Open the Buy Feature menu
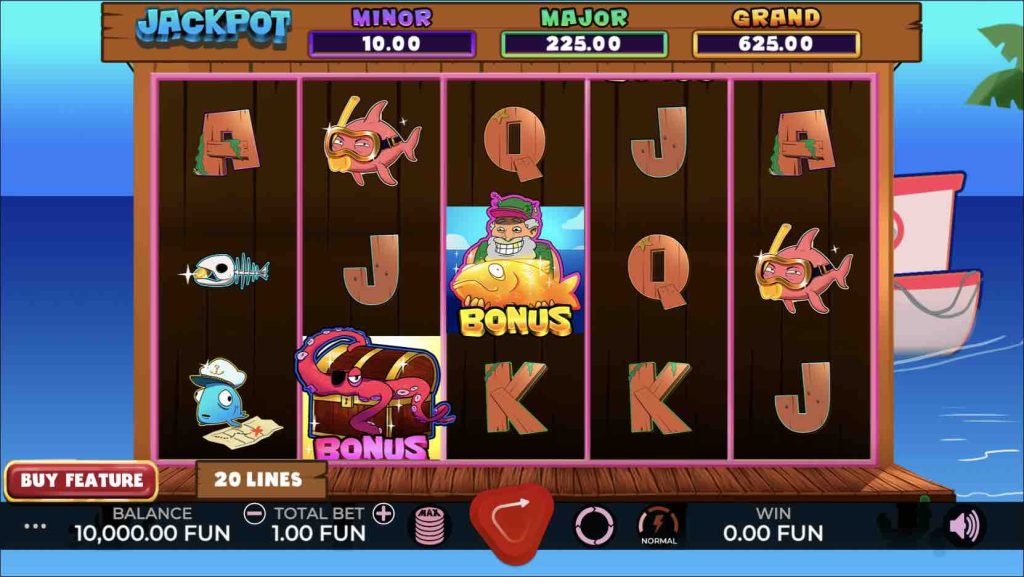 (81, 480)
